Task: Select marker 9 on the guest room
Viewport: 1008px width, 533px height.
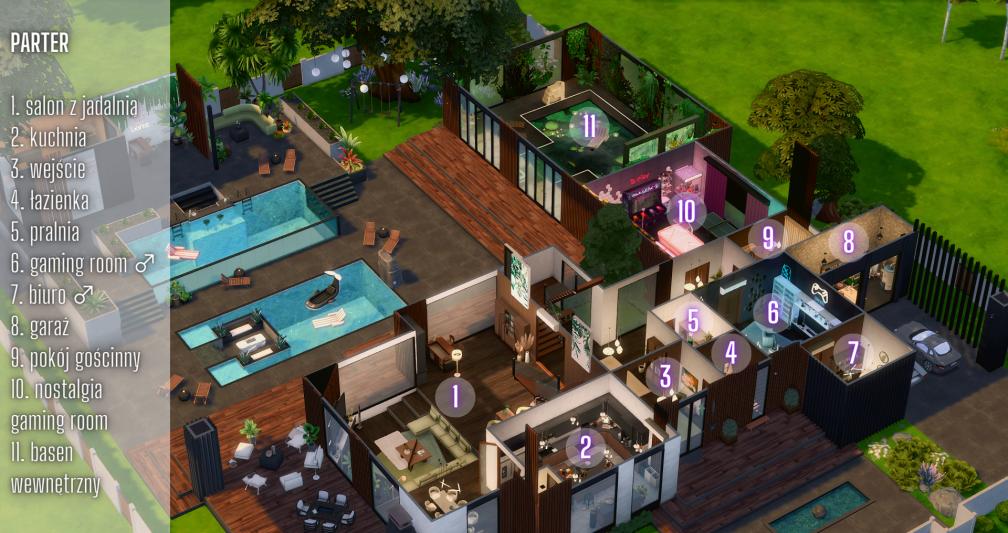Action: click(768, 238)
